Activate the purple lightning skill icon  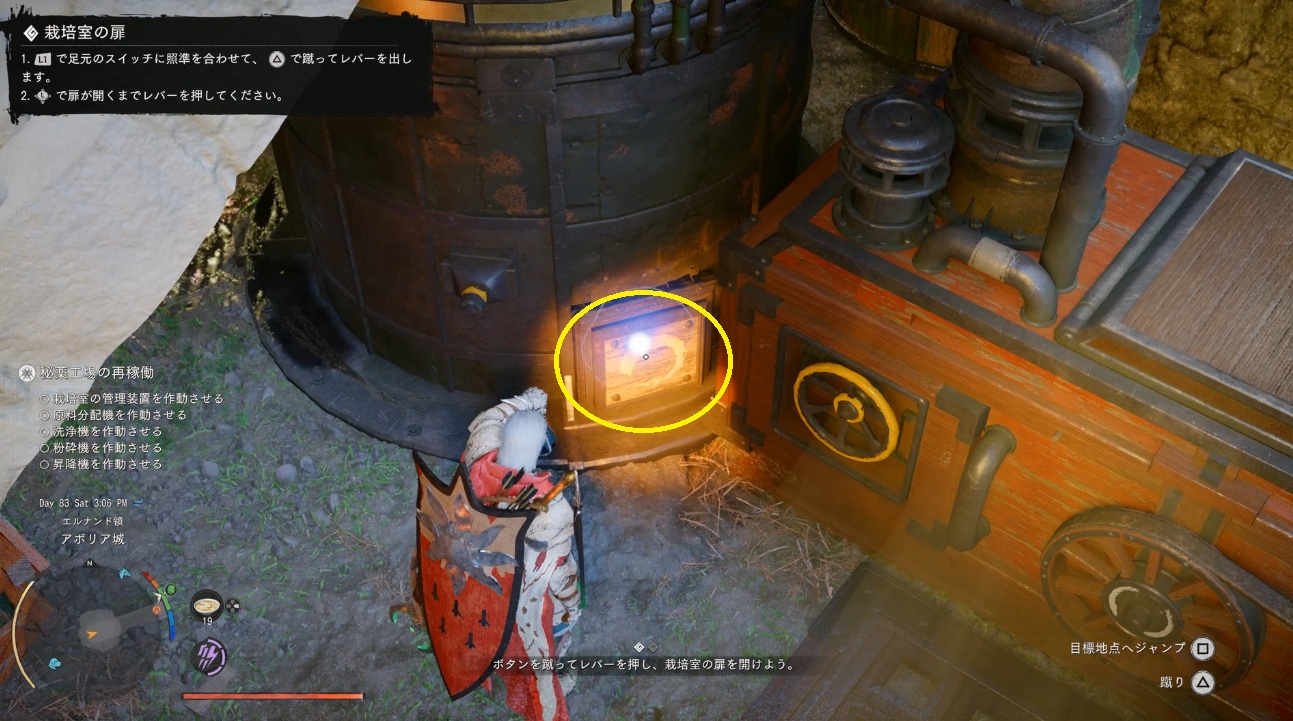tap(209, 657)
